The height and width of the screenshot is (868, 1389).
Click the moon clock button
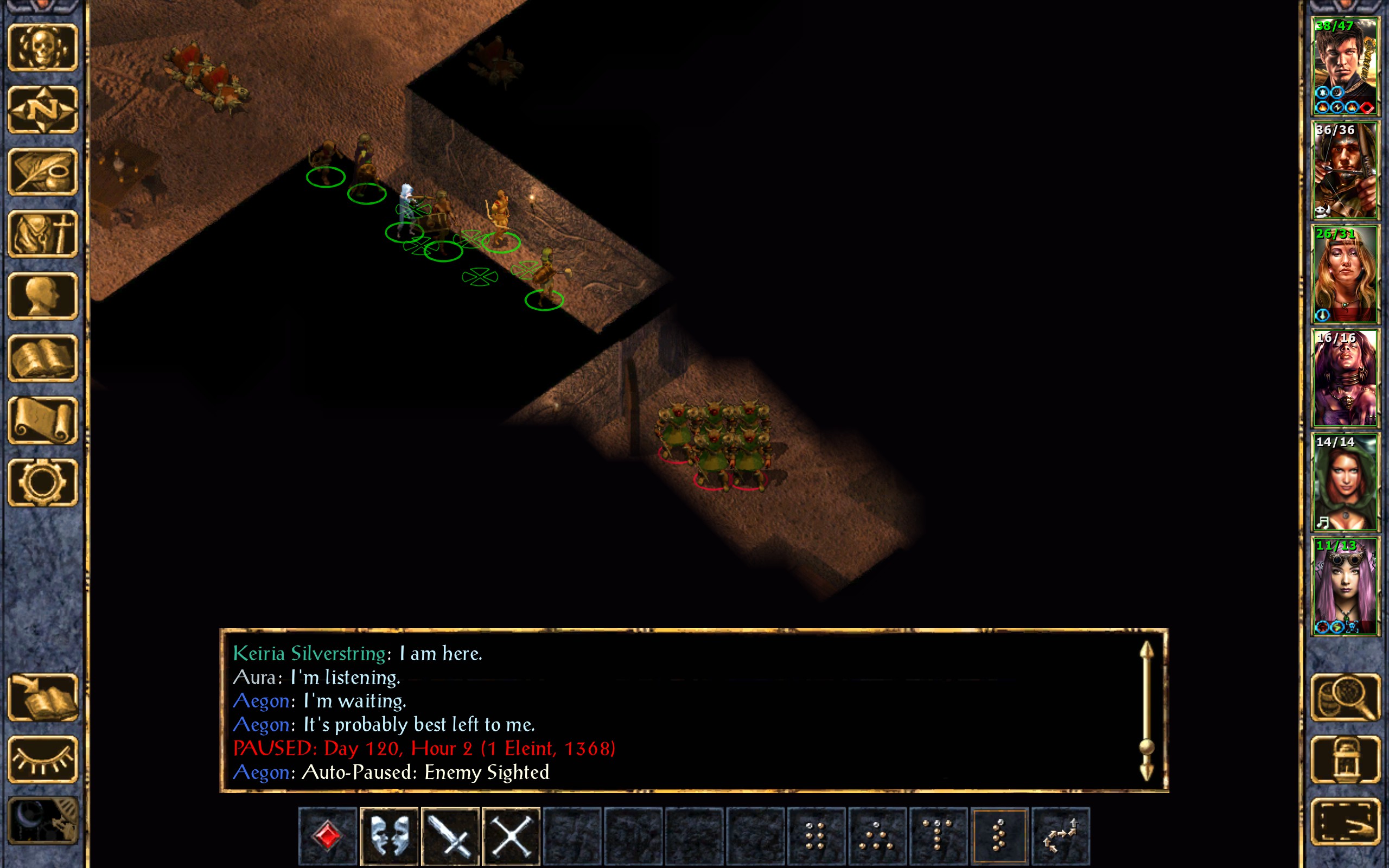(43, 821)
